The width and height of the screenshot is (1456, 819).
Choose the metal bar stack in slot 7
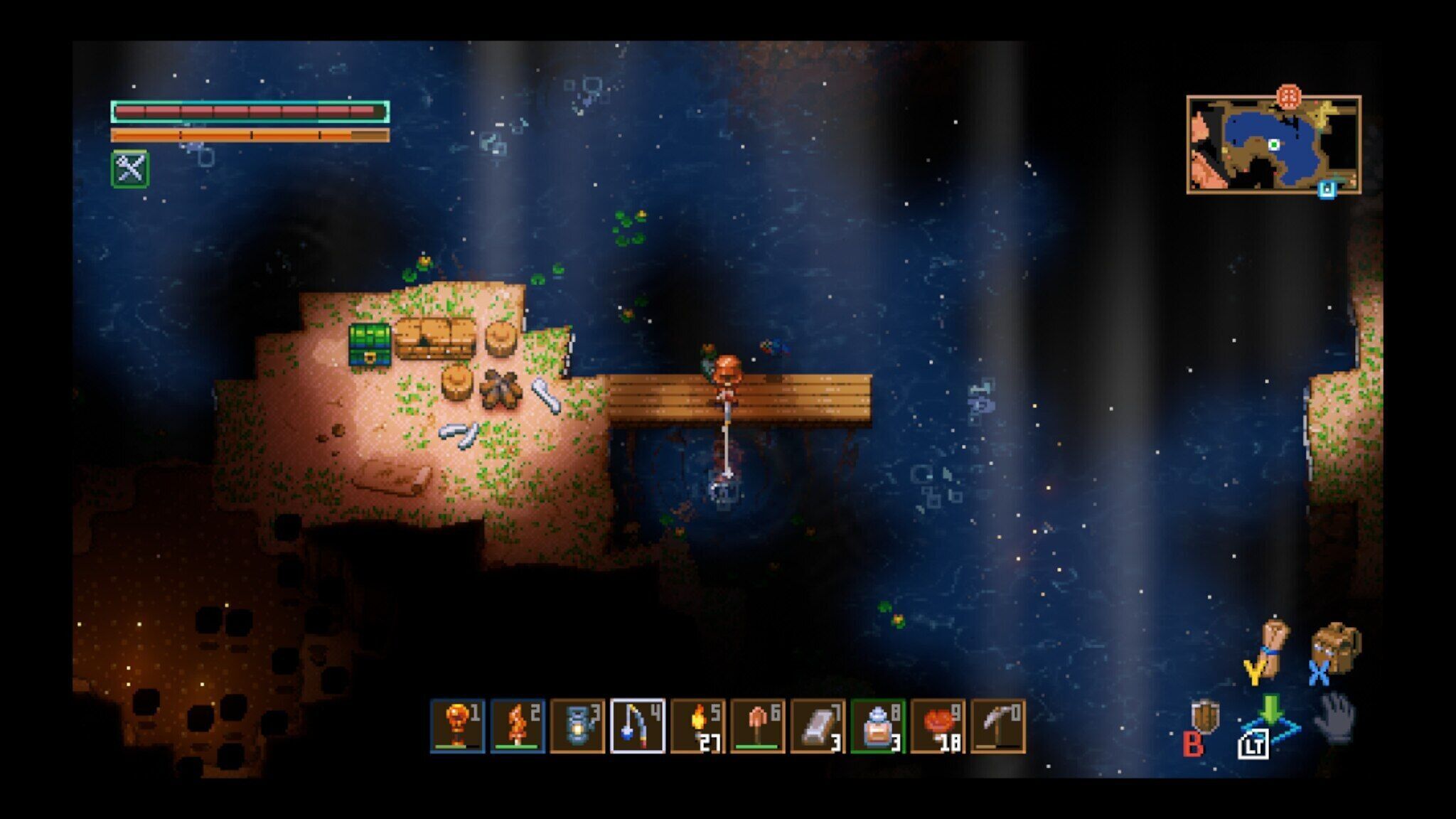pyautogui.click(x=818, y=725)
